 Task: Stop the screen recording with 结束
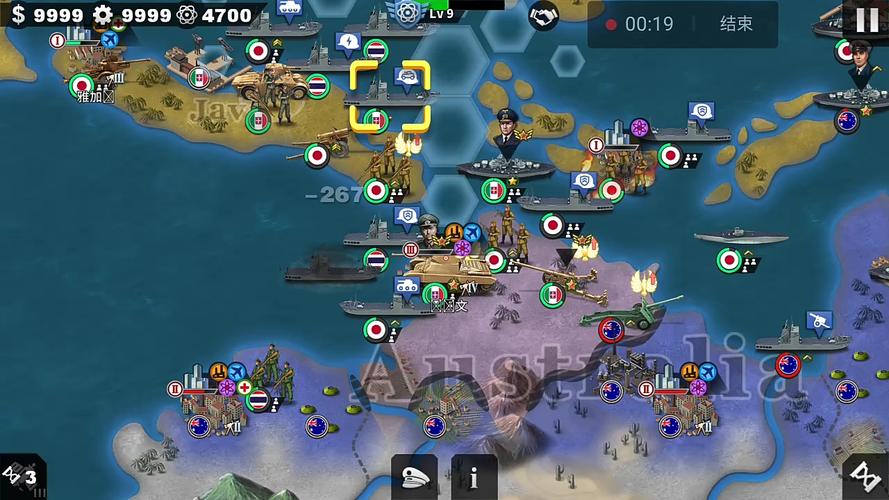736,24
